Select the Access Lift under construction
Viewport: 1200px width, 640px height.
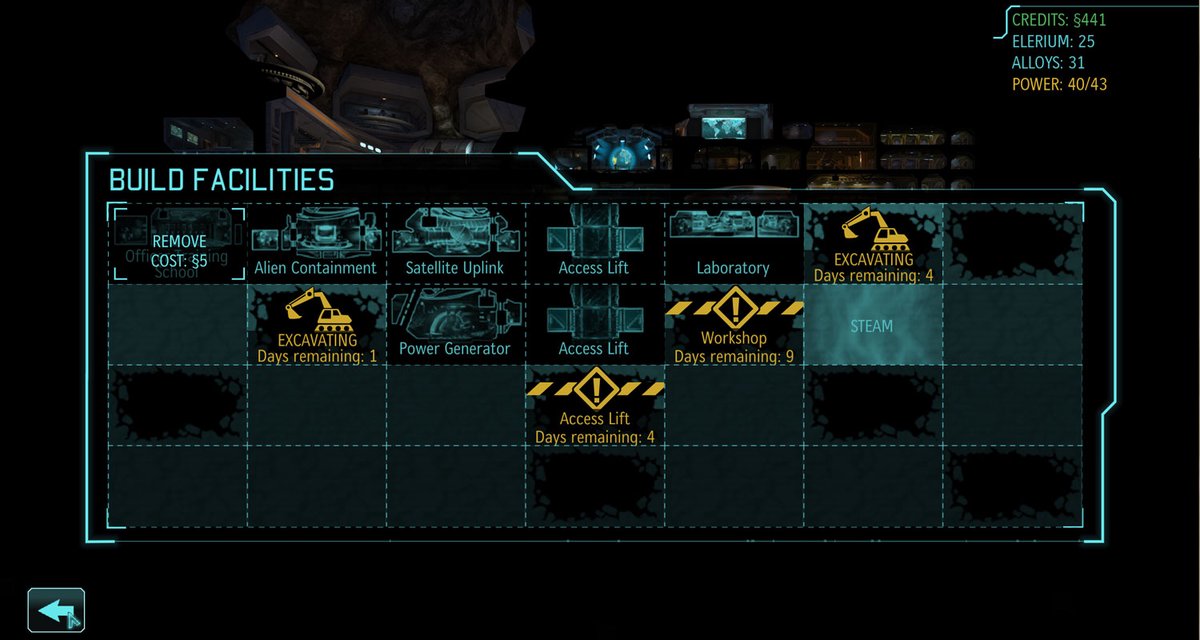pyautogui.click(x=595, y=406)
